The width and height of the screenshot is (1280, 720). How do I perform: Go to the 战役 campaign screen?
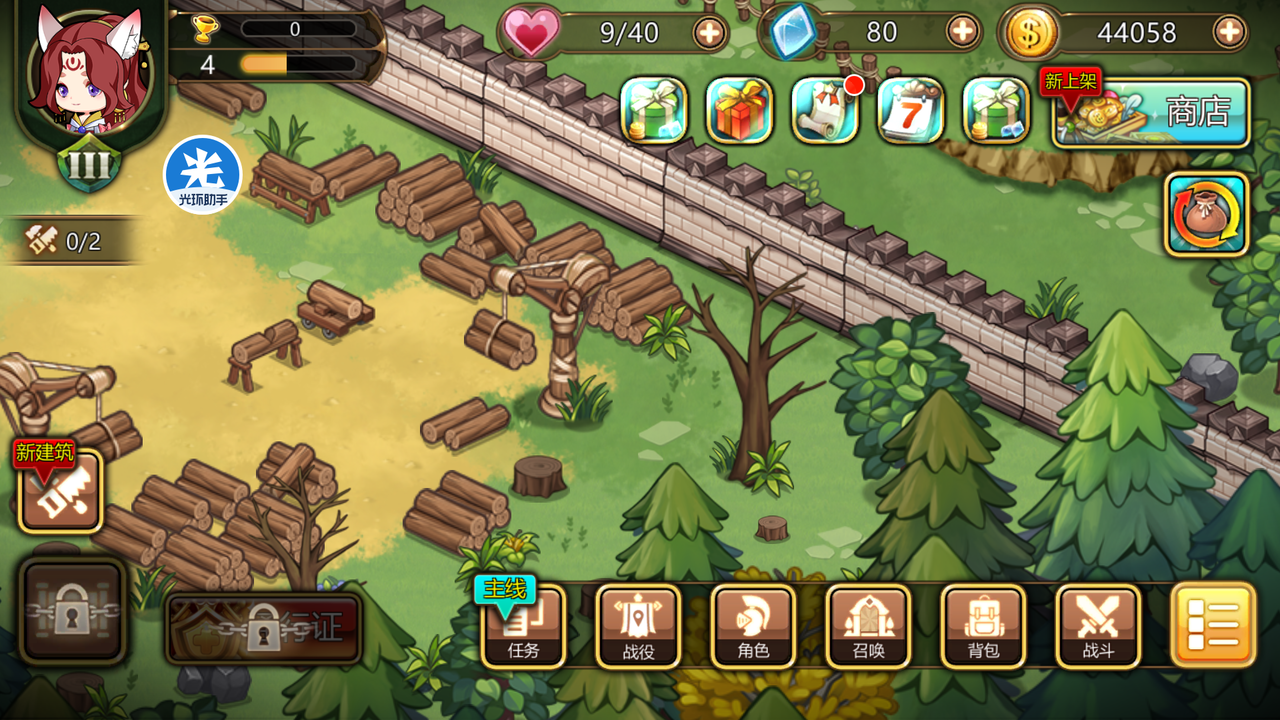tap(638, 626)
